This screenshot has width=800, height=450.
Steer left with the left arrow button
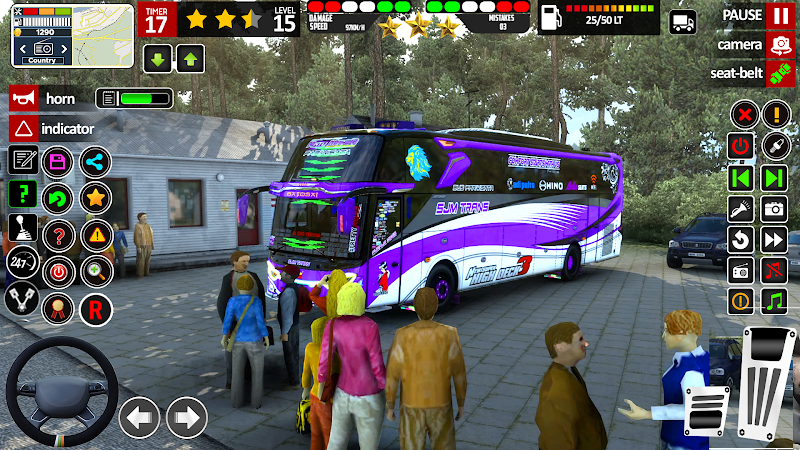(140, 416)
